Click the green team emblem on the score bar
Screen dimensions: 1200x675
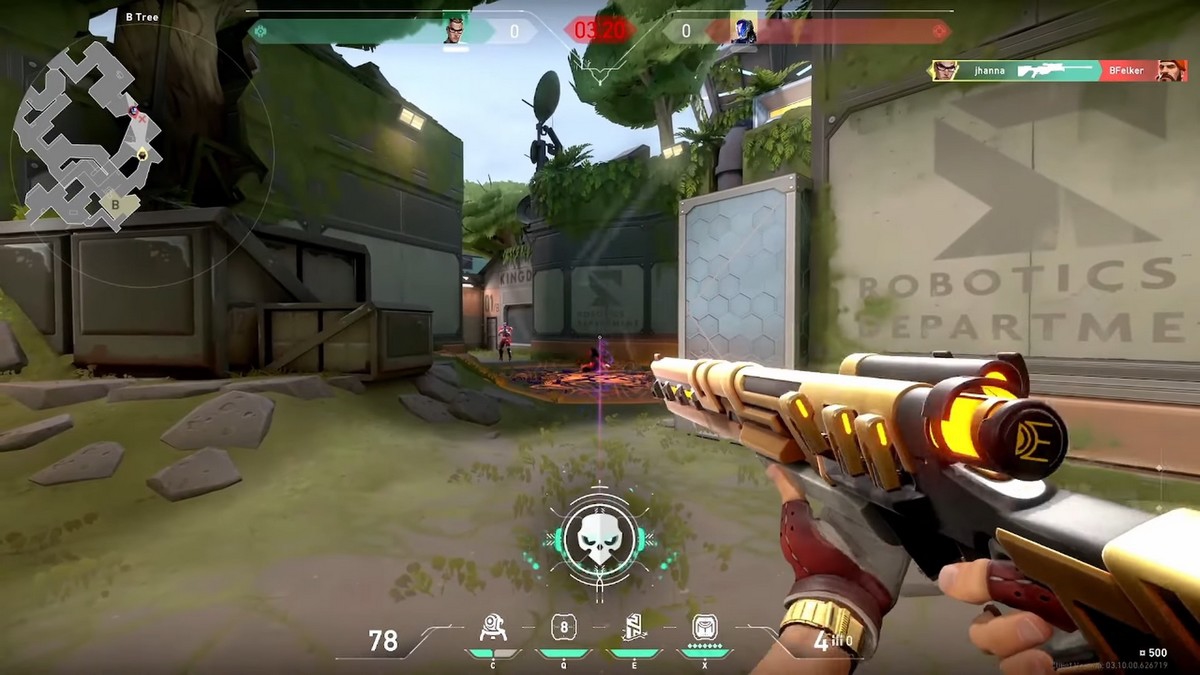(261, 31)
